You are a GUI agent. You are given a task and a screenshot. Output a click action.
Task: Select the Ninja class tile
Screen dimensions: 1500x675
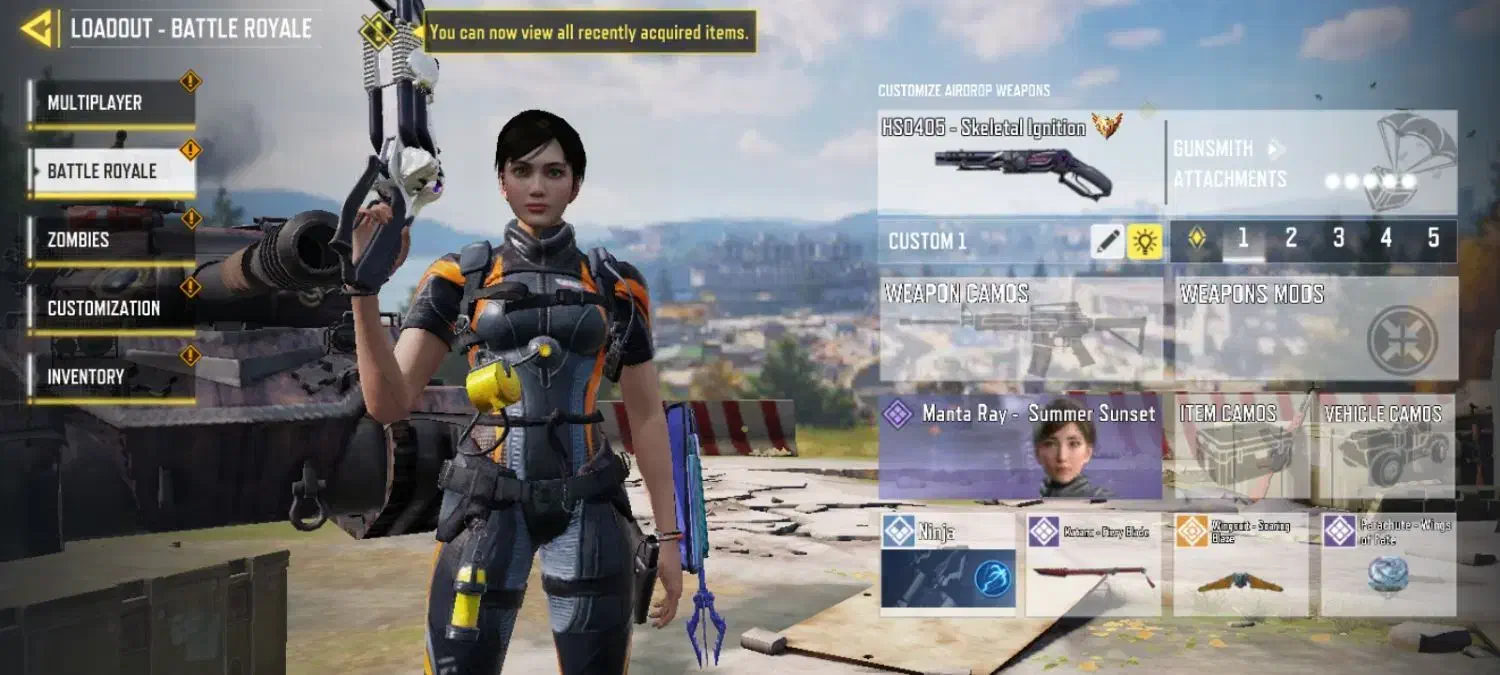[x=948, y=564]
